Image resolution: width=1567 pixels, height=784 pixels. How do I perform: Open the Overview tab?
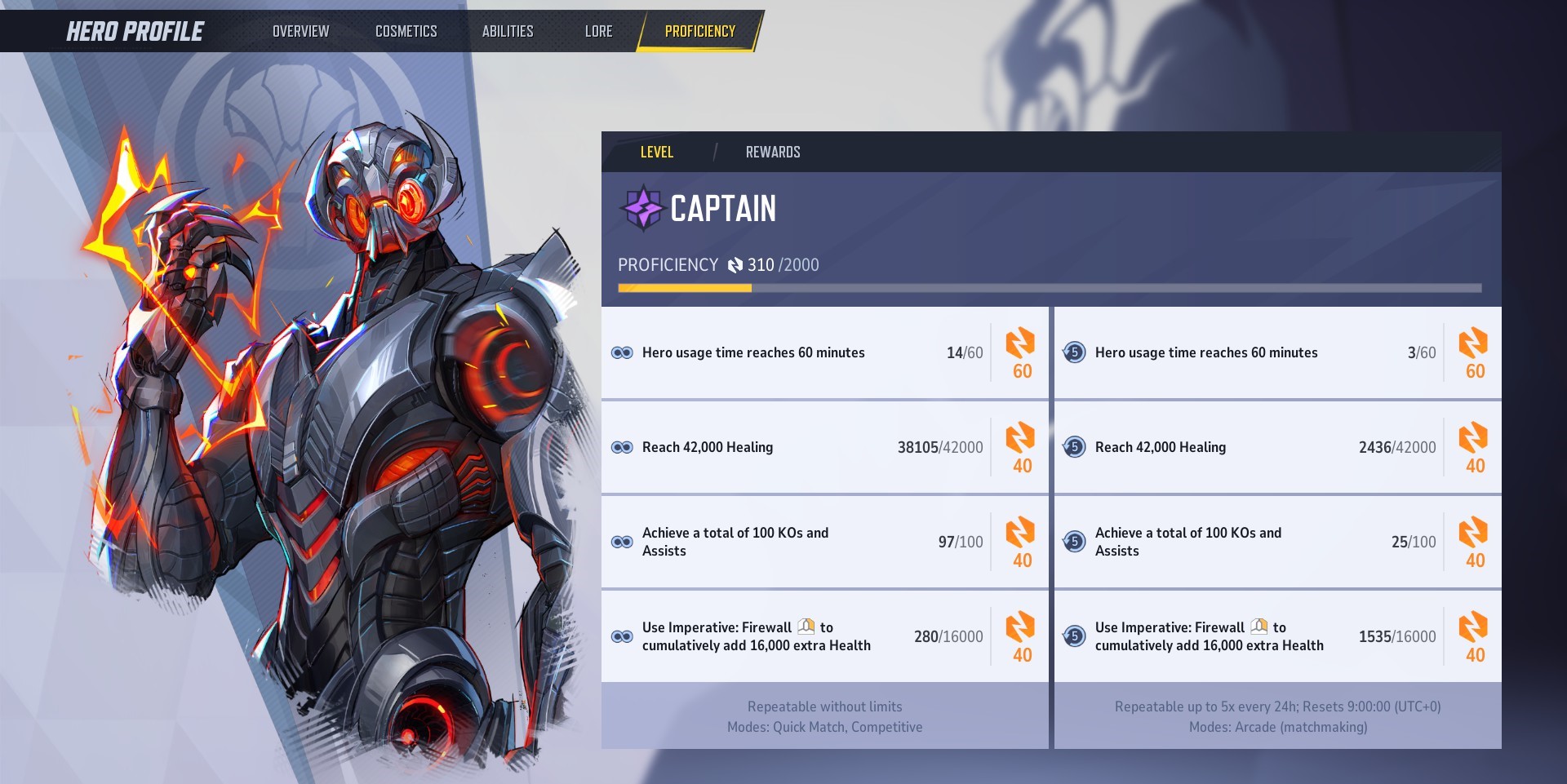click(x=300, y=31)
